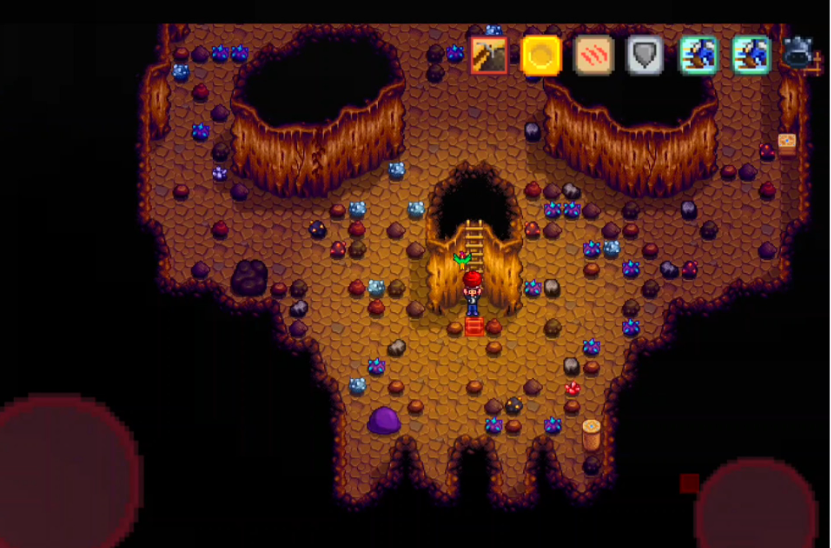Tap the round action button, bottom right

[756, 507]
